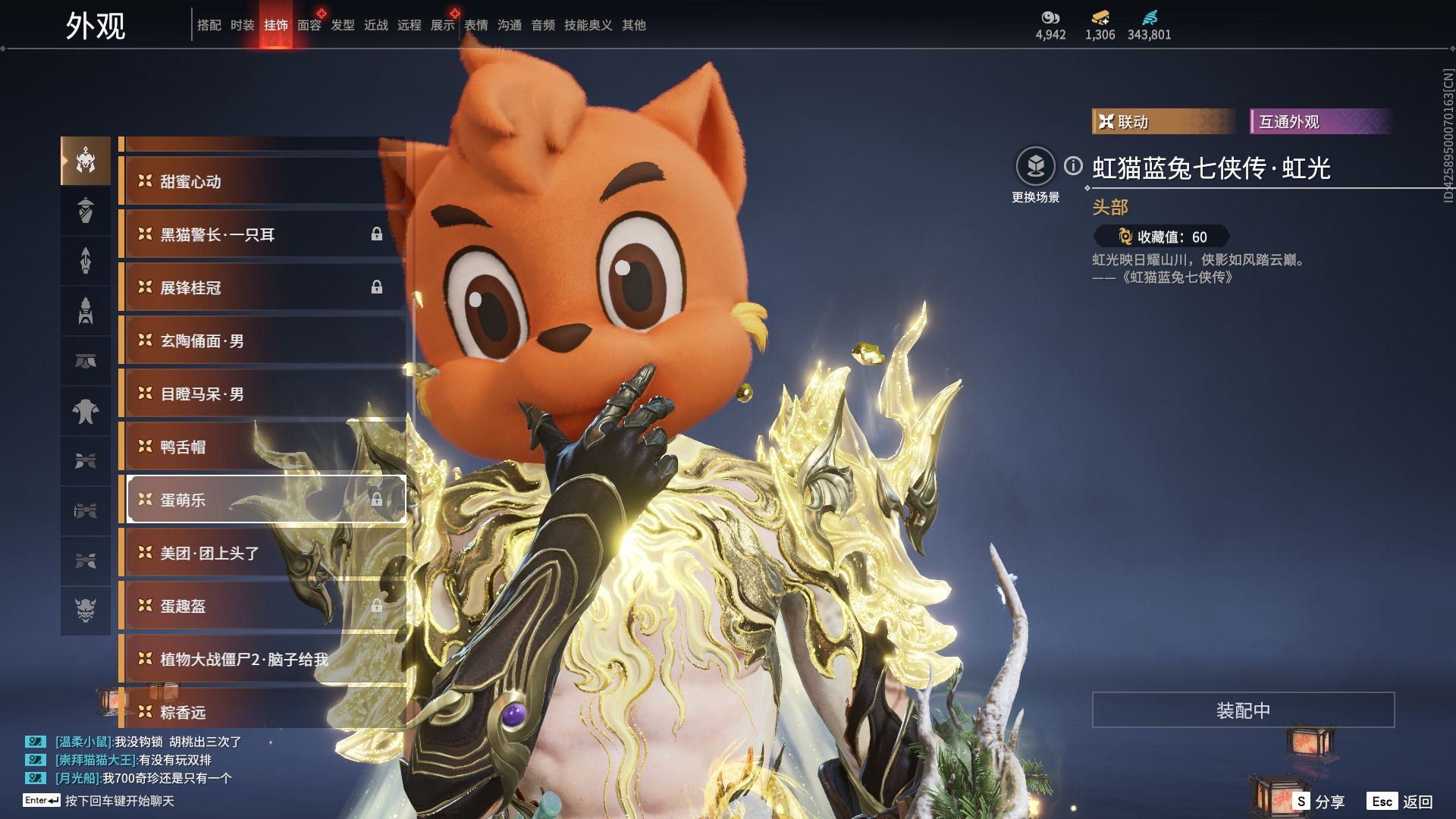Select the 面容 tab

(309, 25)
